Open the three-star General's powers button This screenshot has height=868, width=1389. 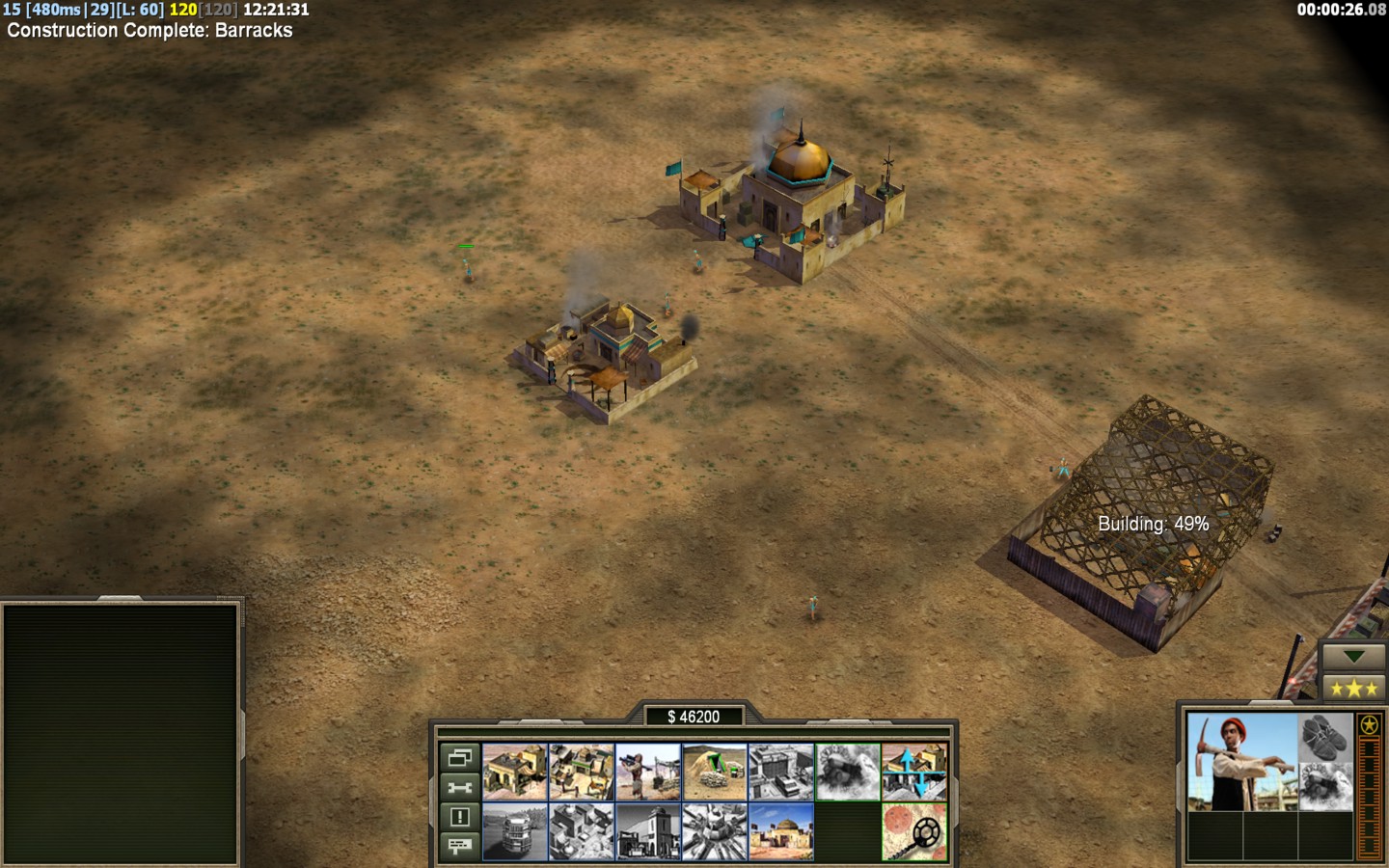pyautogui.click(x=1354, y=688)
